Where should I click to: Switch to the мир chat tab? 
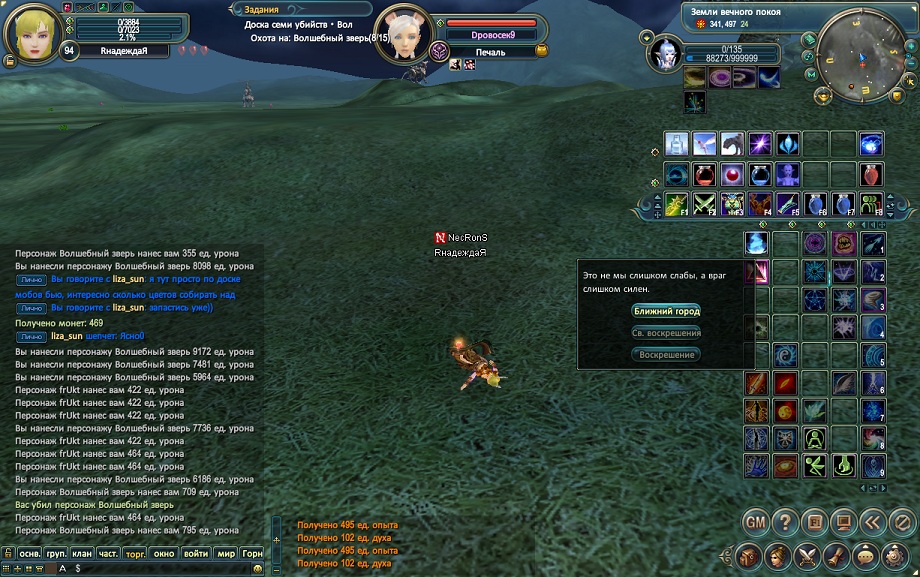226,552
